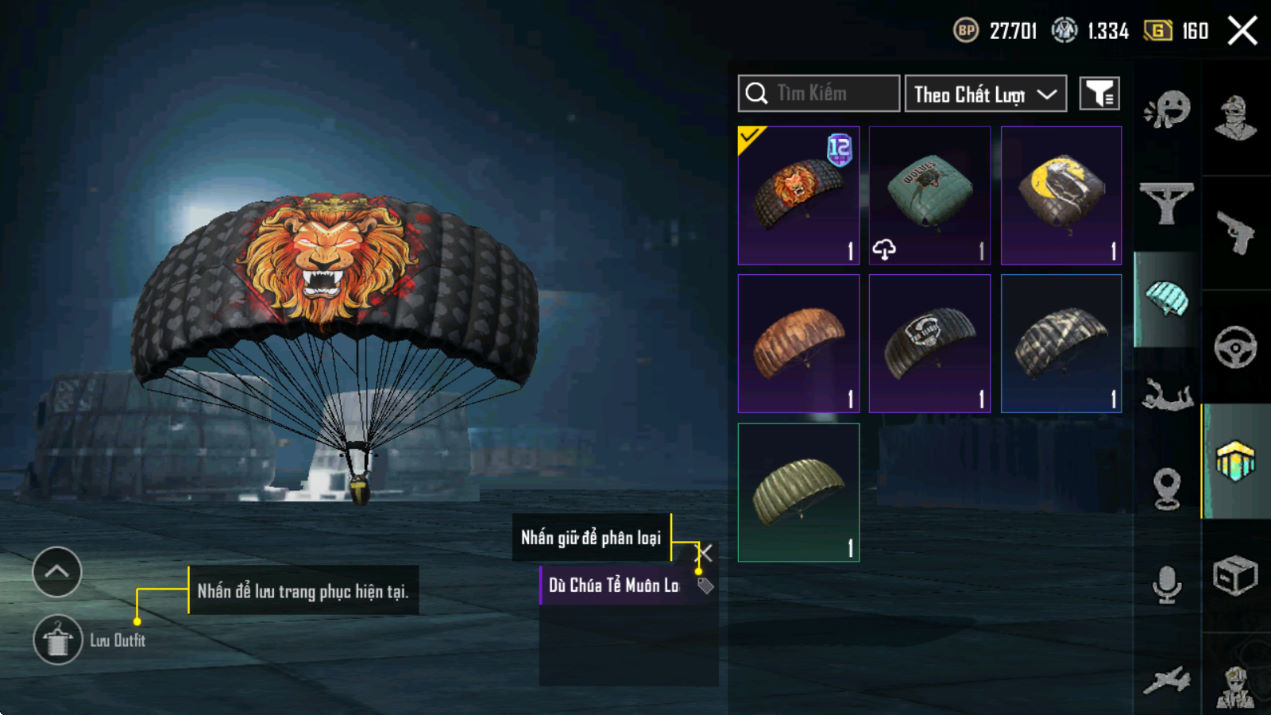The height and width of the screenshot is (715, 1271).
Task: Choose the teal Wolves parachute skin
Action: point(929,196)
